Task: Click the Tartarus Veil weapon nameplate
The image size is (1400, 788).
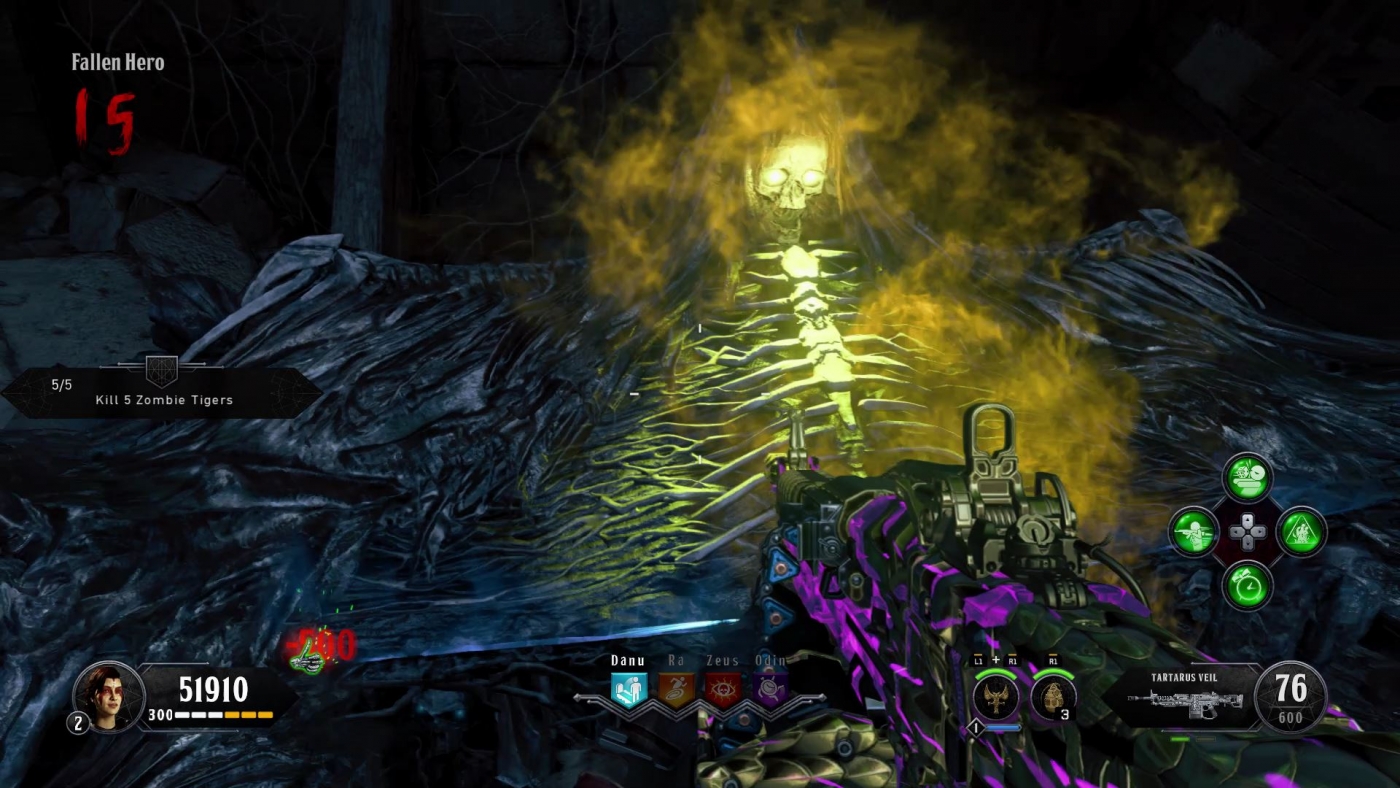Action: point(1185,676)
